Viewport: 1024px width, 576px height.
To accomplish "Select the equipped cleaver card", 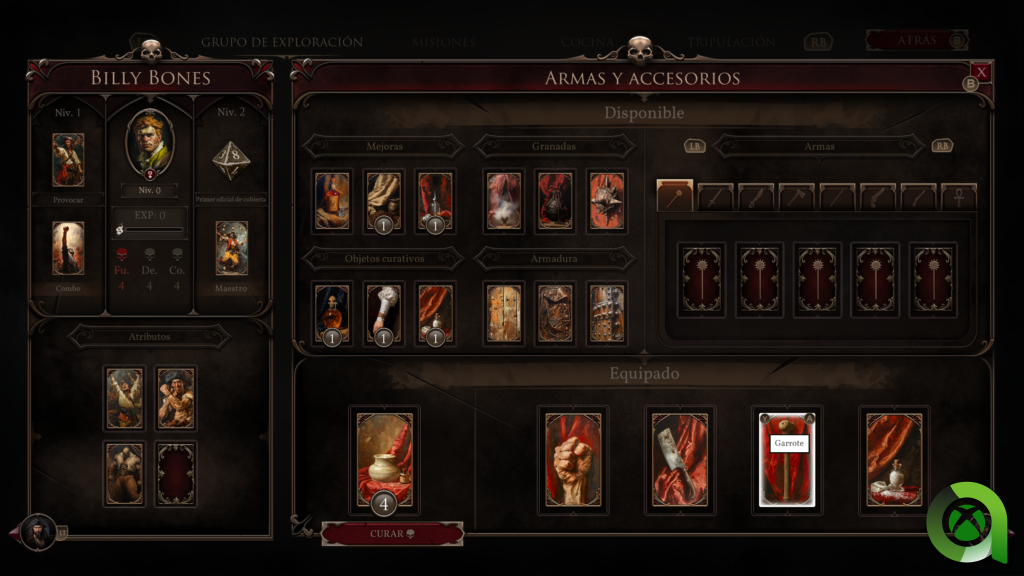I will [x=680, y=459].
